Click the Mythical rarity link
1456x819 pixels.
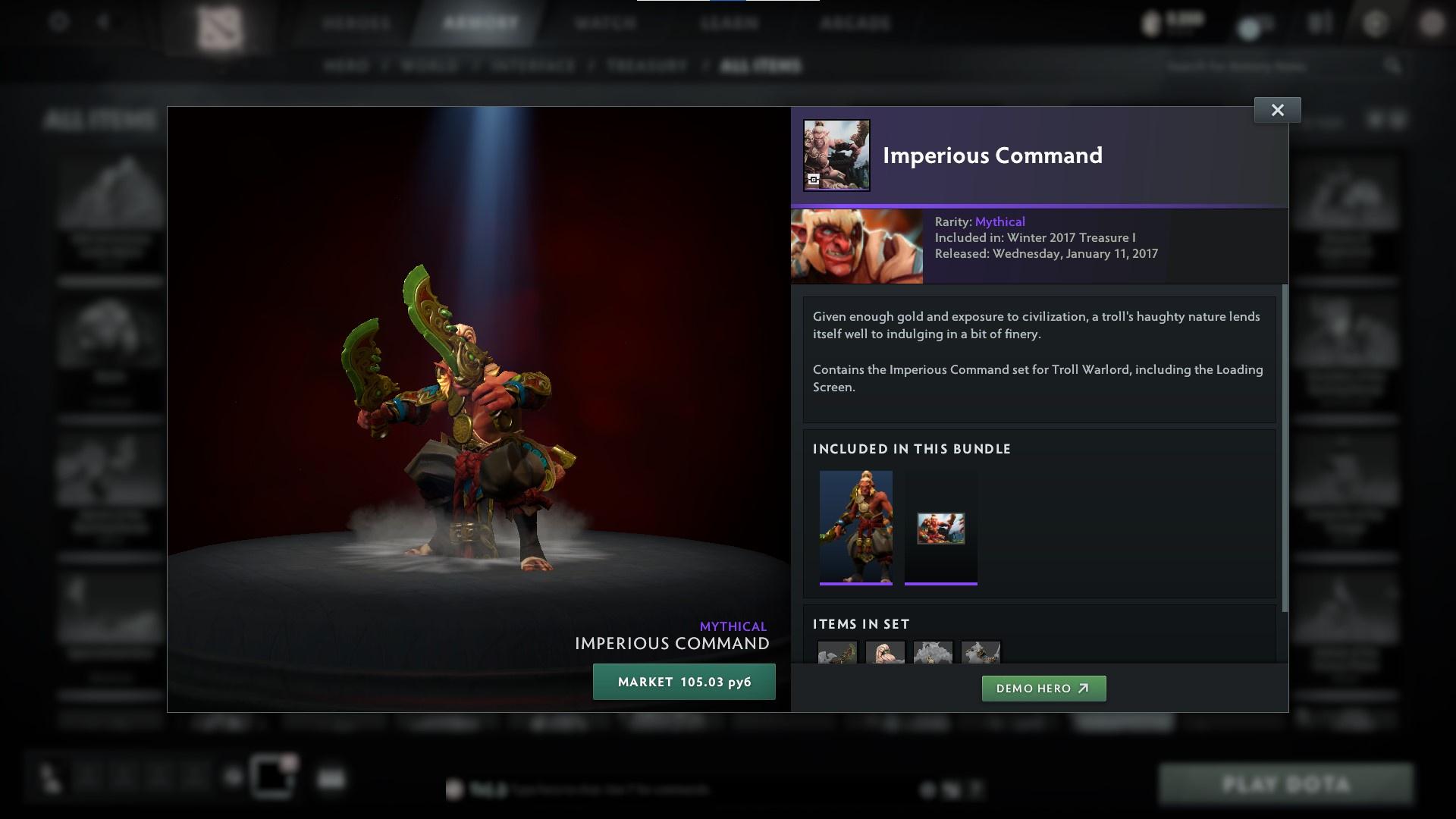click(999, 221)
